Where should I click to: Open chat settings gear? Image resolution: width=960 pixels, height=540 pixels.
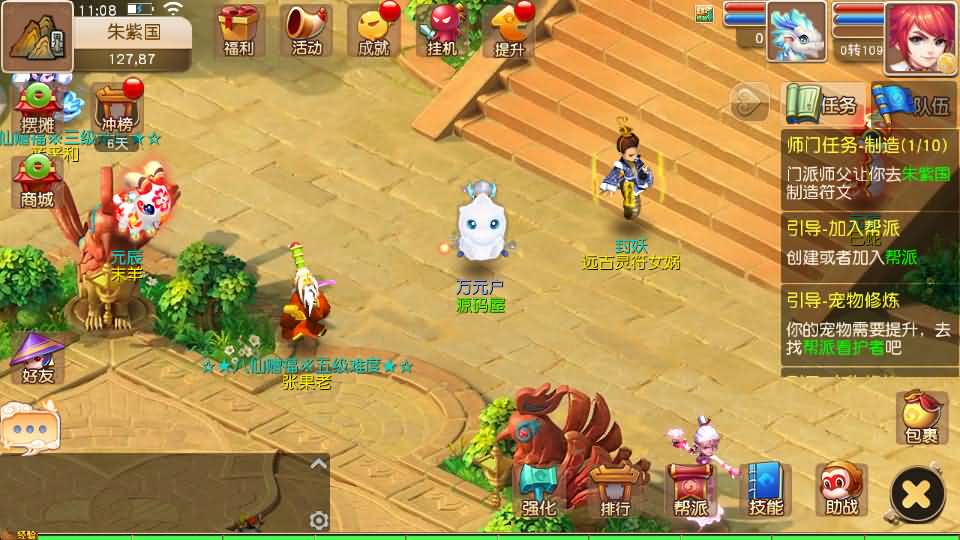pos(319,520)
